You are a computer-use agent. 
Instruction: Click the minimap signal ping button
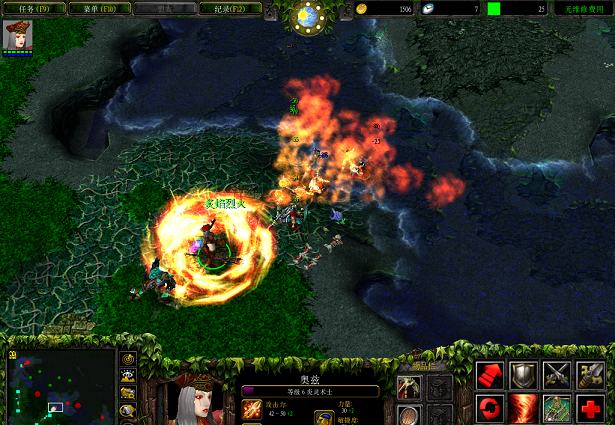[x=128, y=360]
